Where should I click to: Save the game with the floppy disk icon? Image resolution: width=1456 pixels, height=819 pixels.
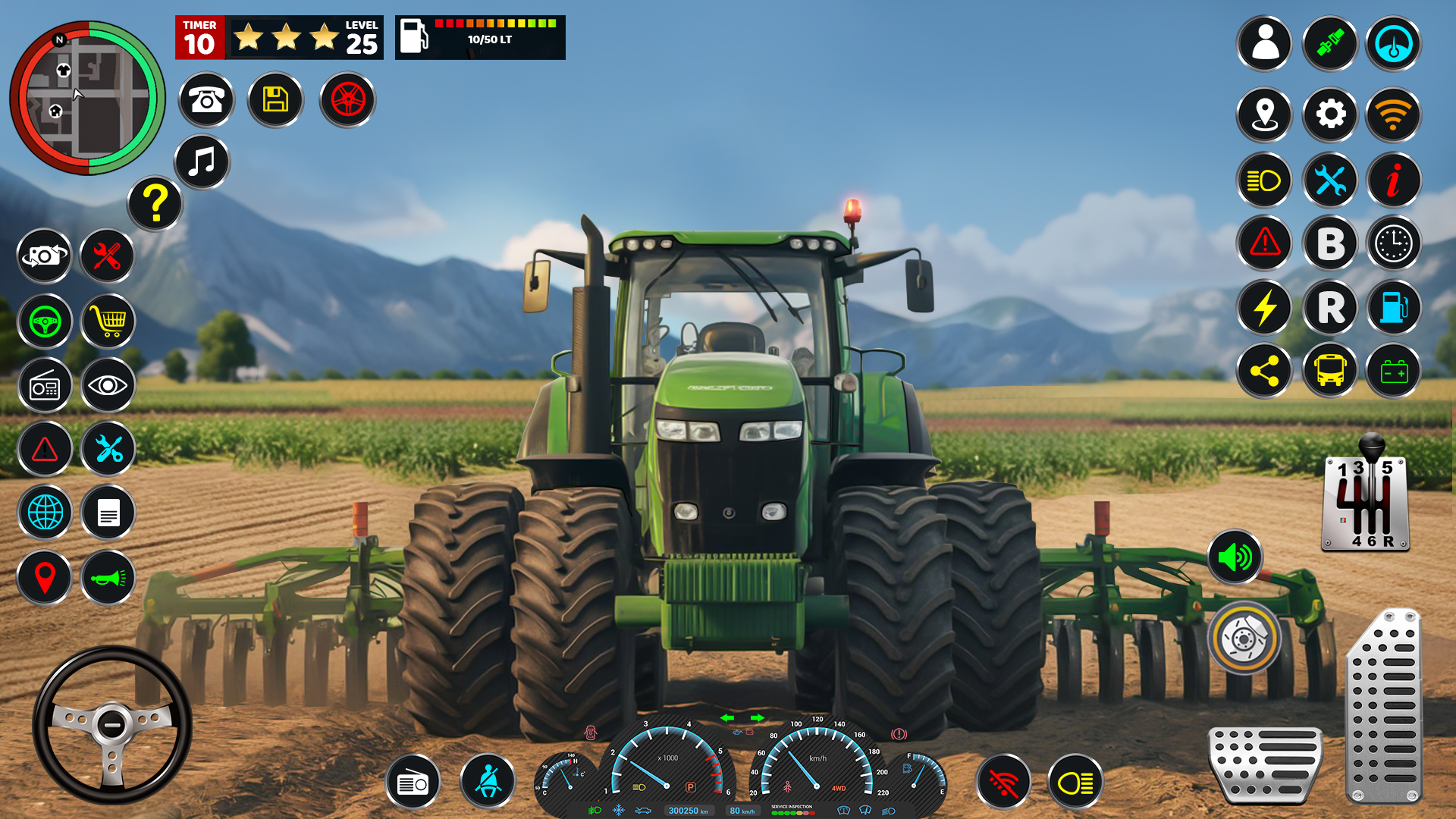[x=275, y=100]
